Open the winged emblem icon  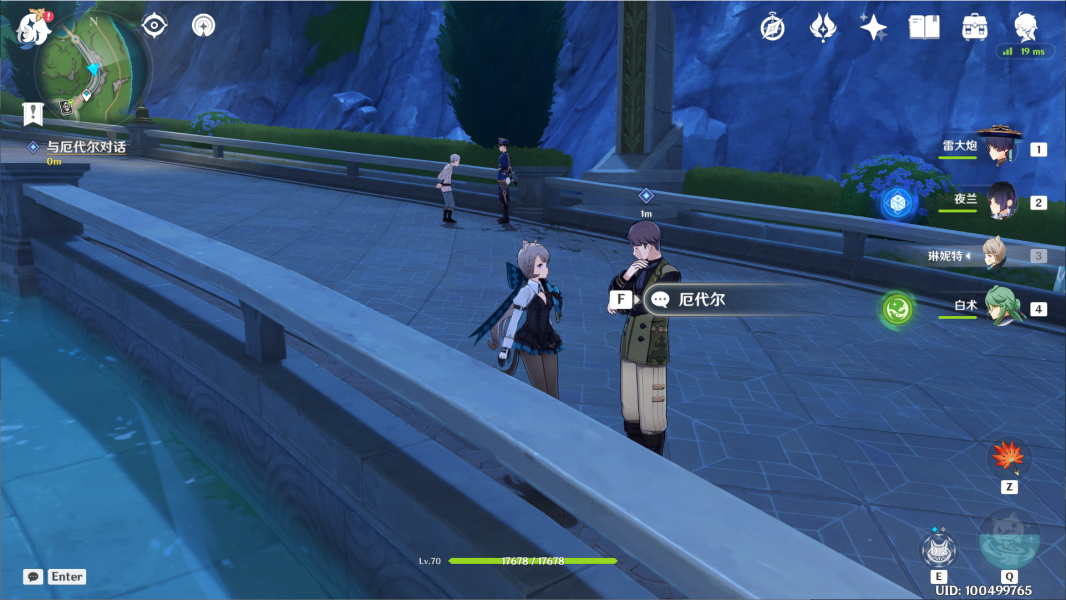[823, 27]
